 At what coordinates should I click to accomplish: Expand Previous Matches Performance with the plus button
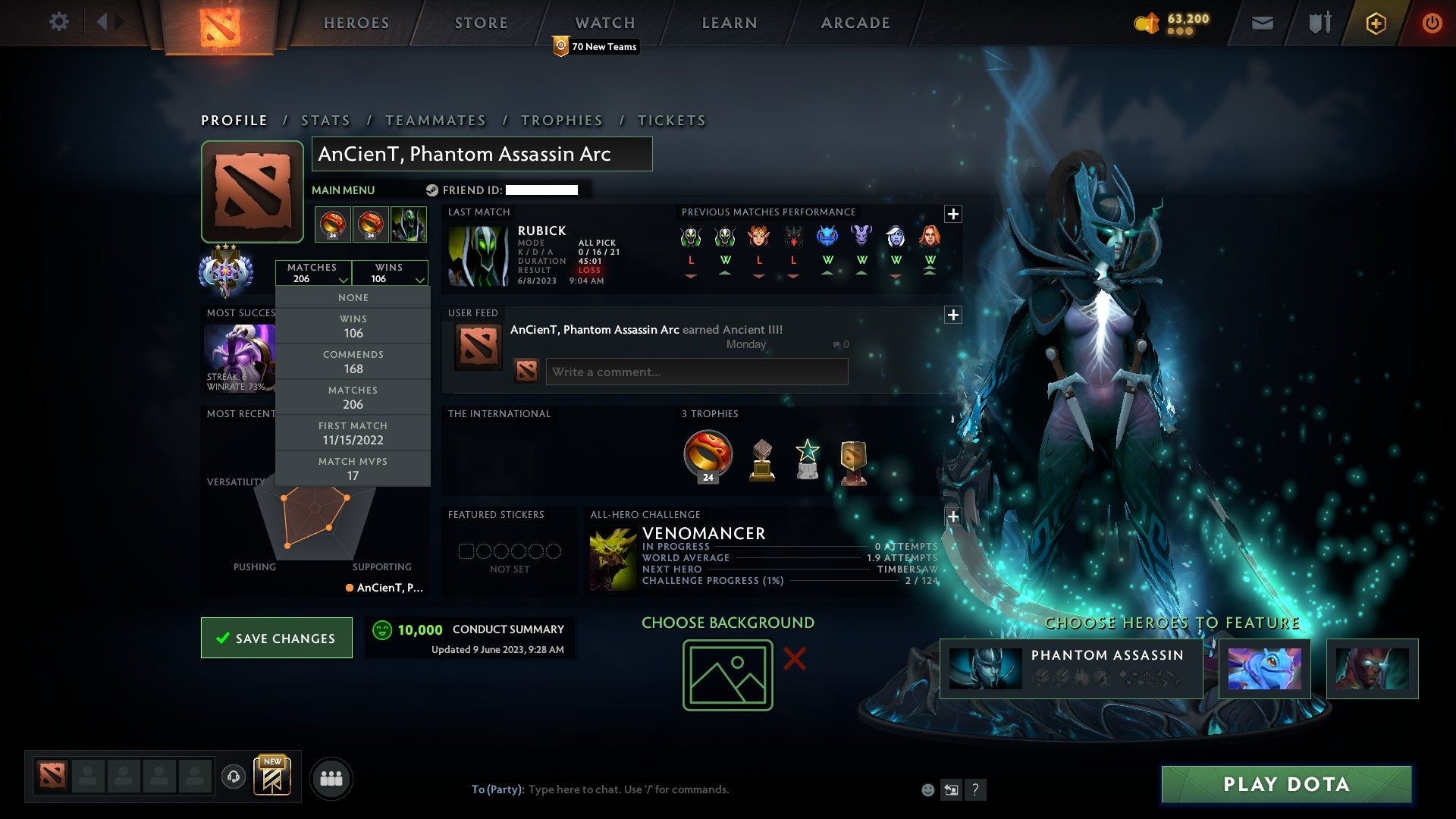click(x=953, y=215)
